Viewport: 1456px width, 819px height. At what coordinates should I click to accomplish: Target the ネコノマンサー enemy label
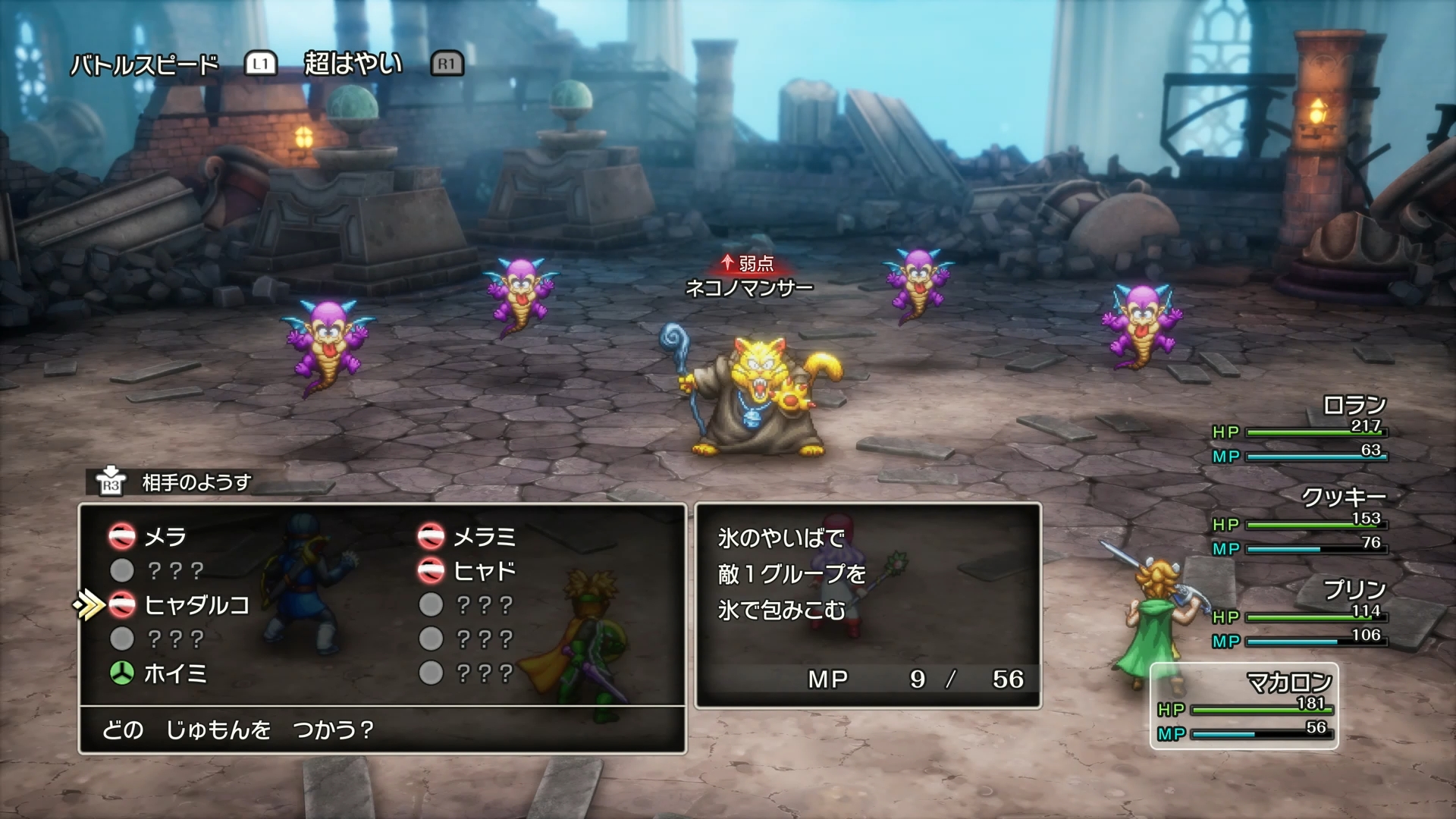point(748,288)
